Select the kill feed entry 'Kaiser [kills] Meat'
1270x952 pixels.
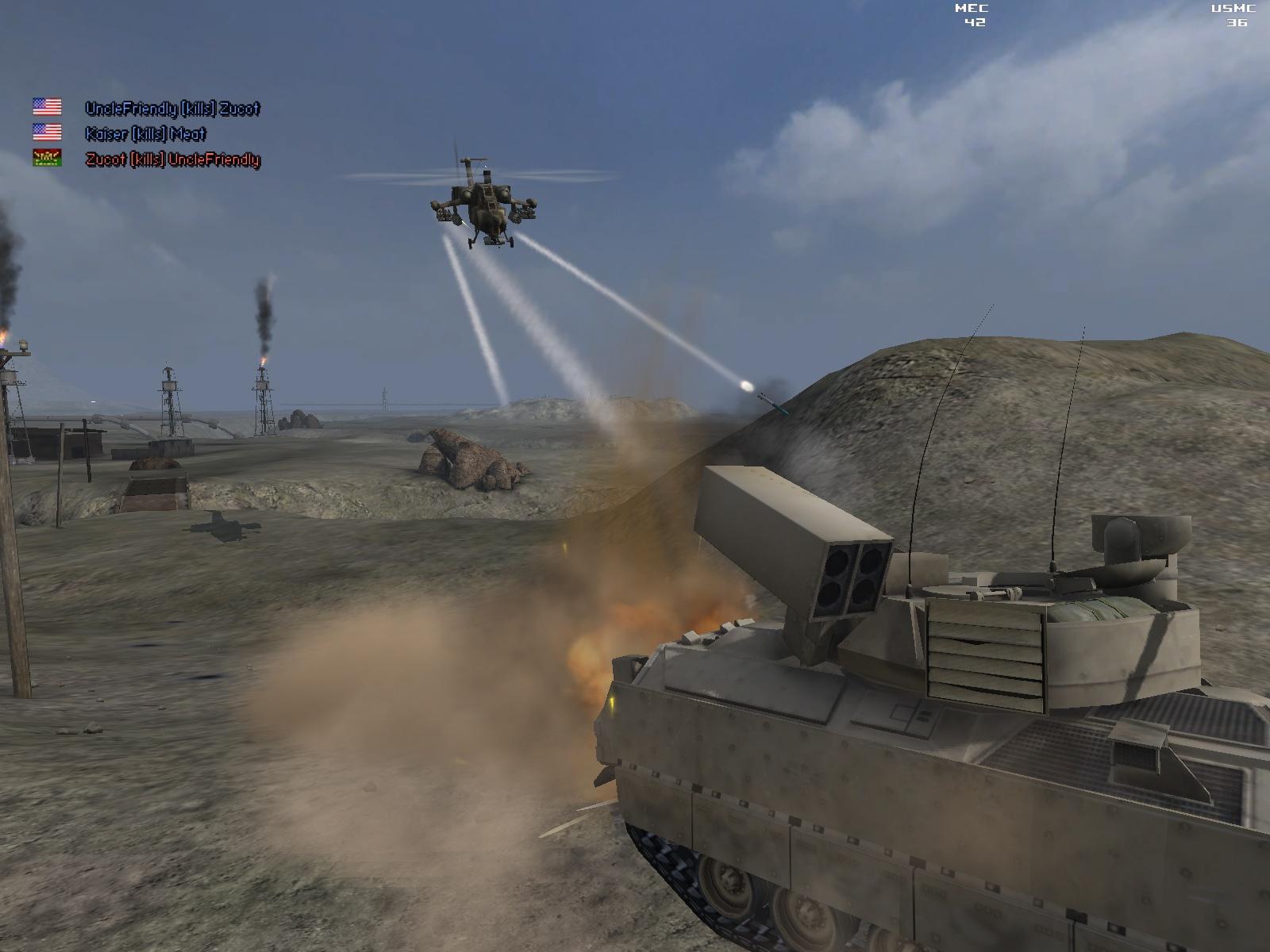click(x=147, y=132)
